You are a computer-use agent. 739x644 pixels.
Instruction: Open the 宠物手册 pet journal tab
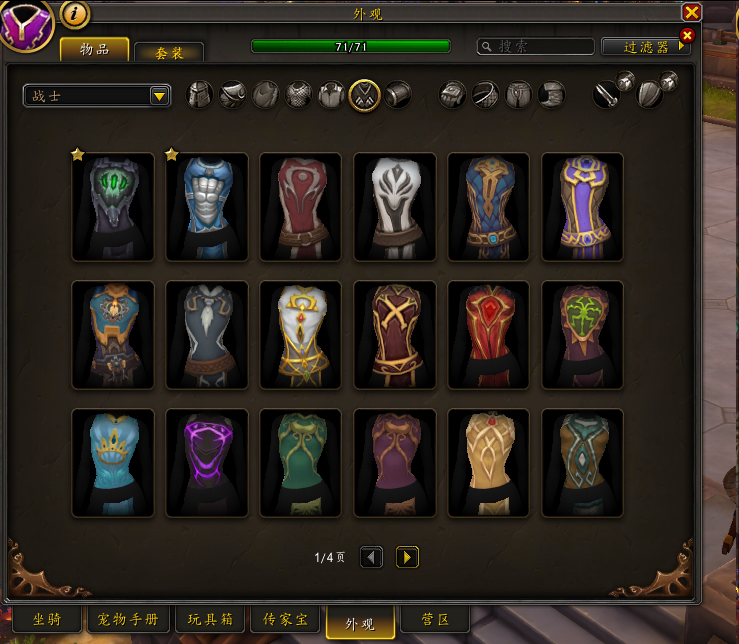(x=127, y=620)
